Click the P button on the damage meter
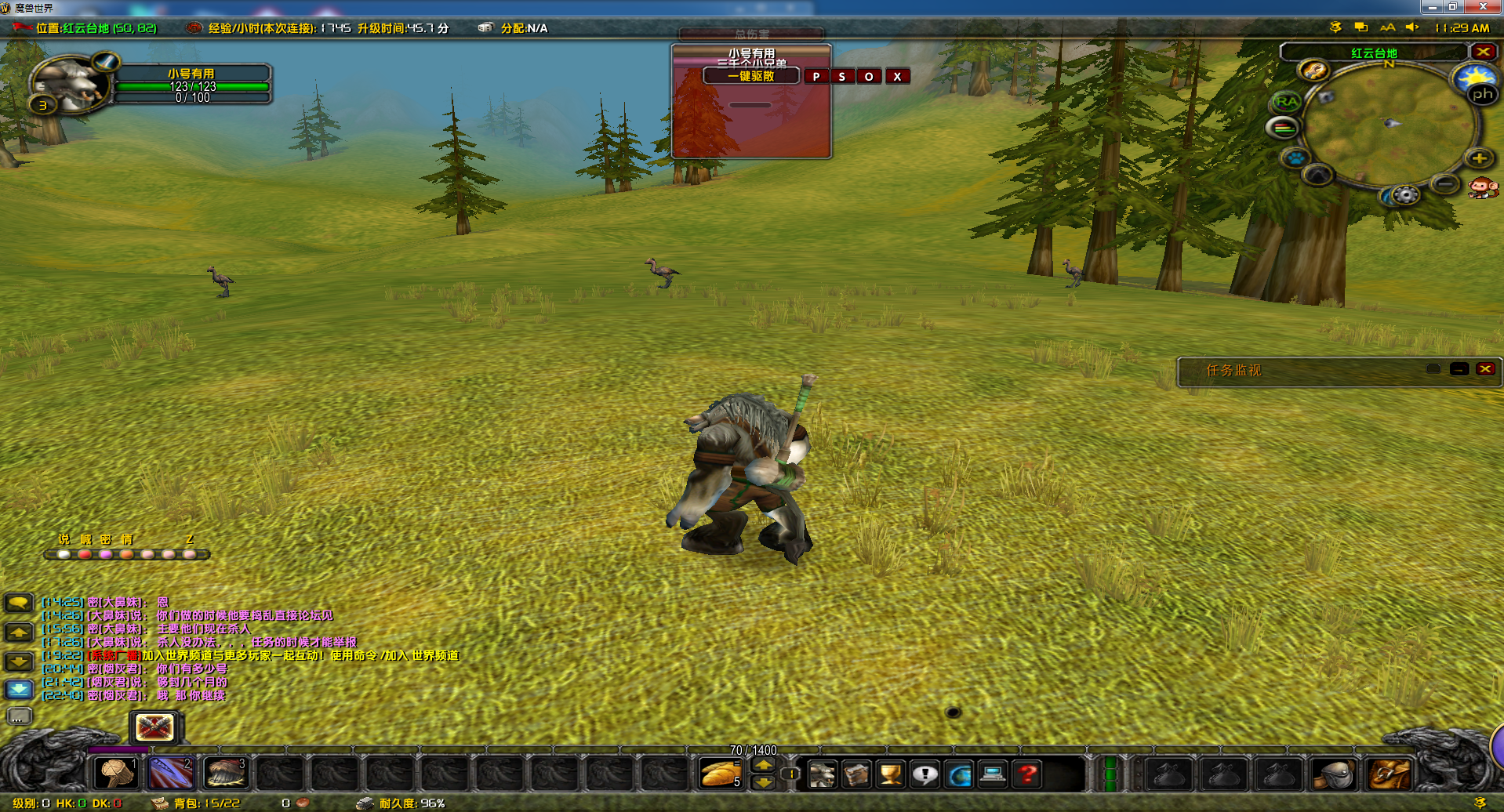This screenshot has width=1504, height=812. tap(818, 76)
